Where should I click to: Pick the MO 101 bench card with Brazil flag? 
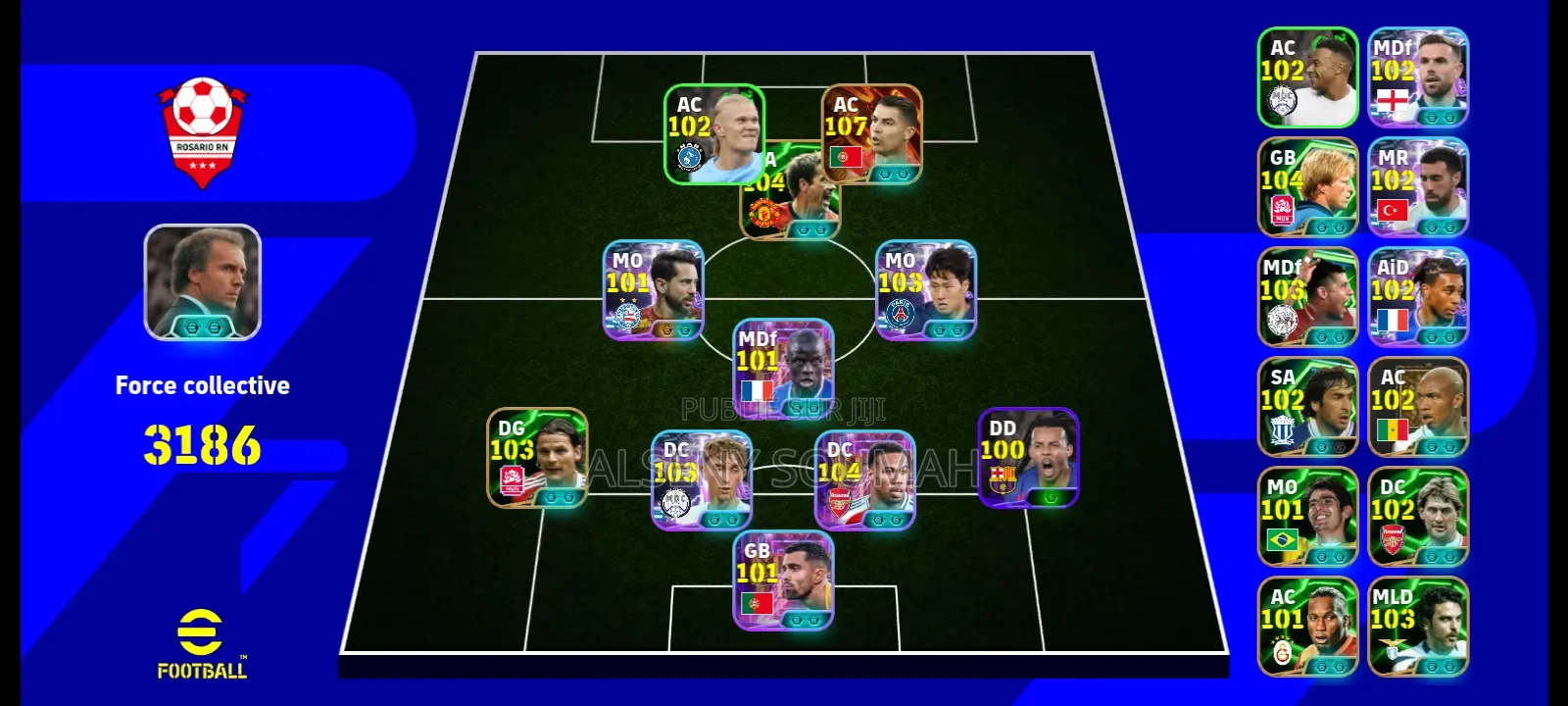pyautogui.click(x=1307, y=517)
